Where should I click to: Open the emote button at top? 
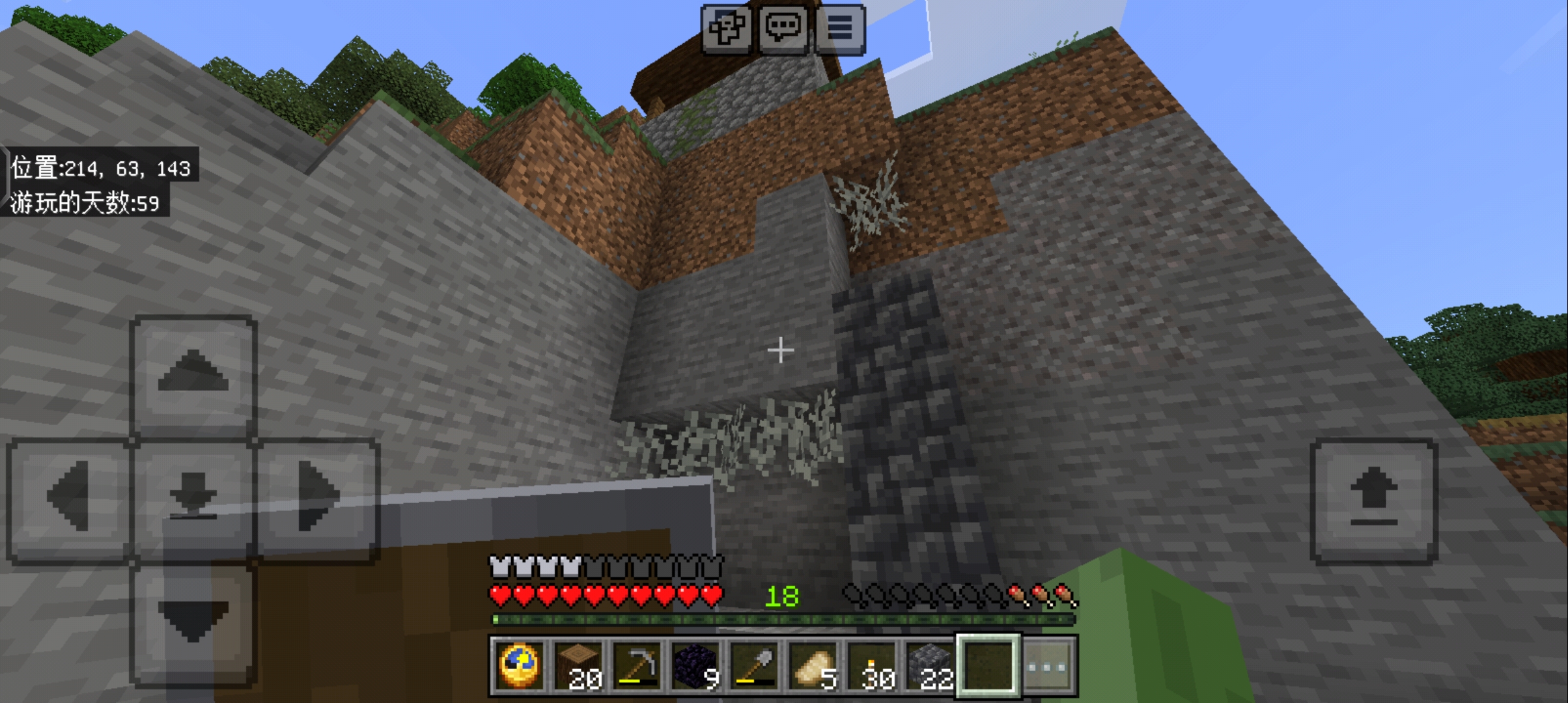726,29
